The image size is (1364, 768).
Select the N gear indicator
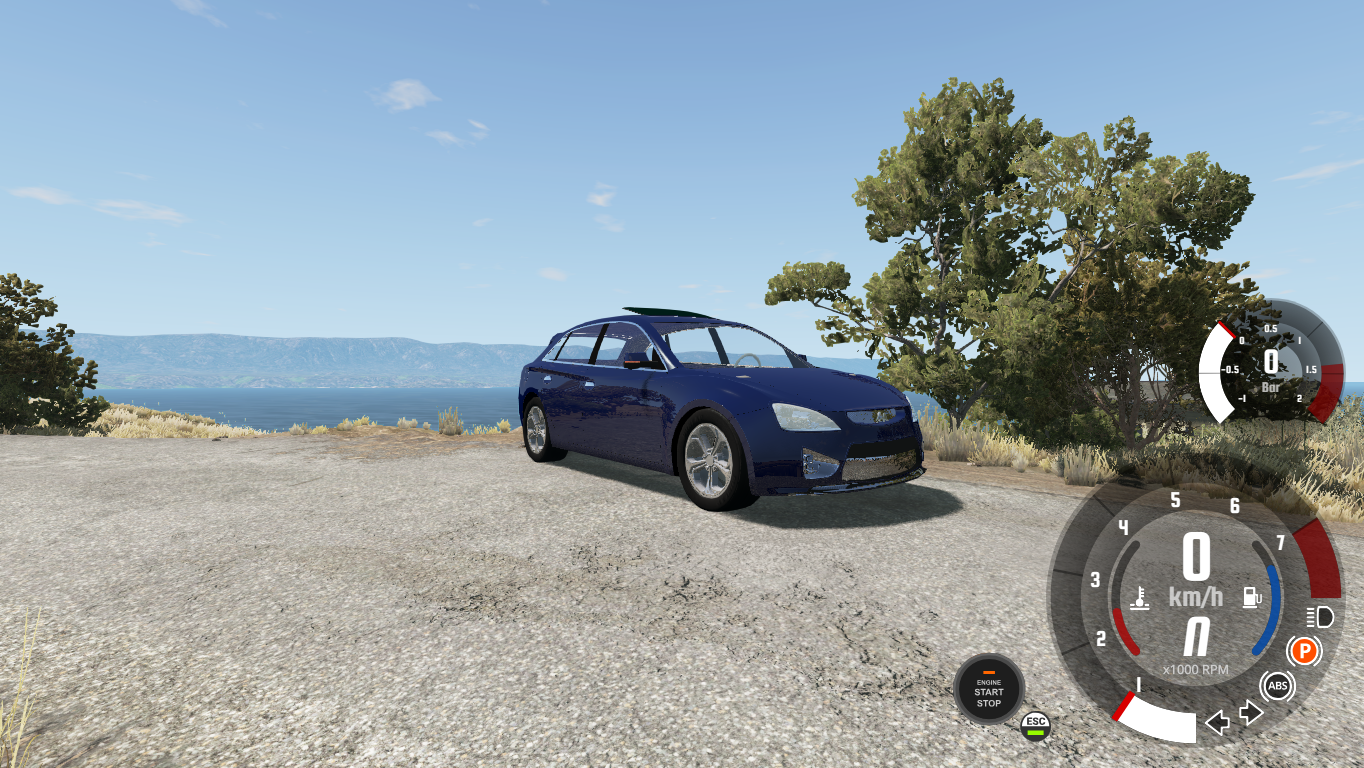point(1197,637)
